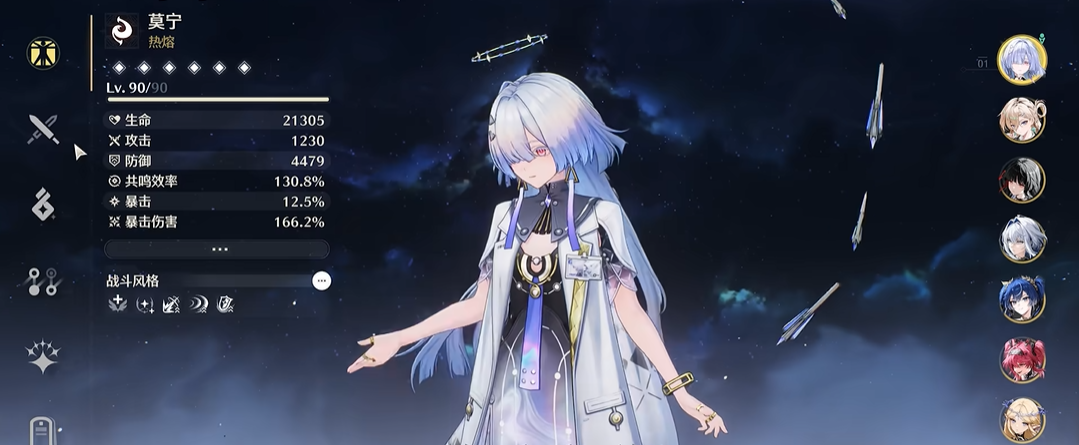
Task: Select the currently highlighted Mornye portrait
Action: pyautogui.click(x=1022, y=60)
